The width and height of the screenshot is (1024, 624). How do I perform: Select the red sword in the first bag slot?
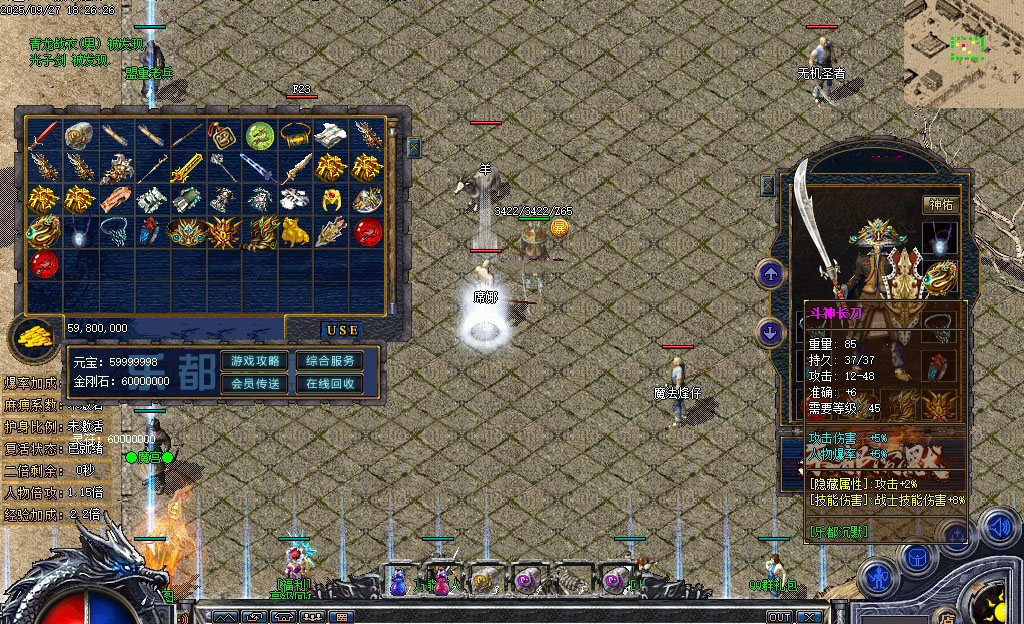coord(43,134)
